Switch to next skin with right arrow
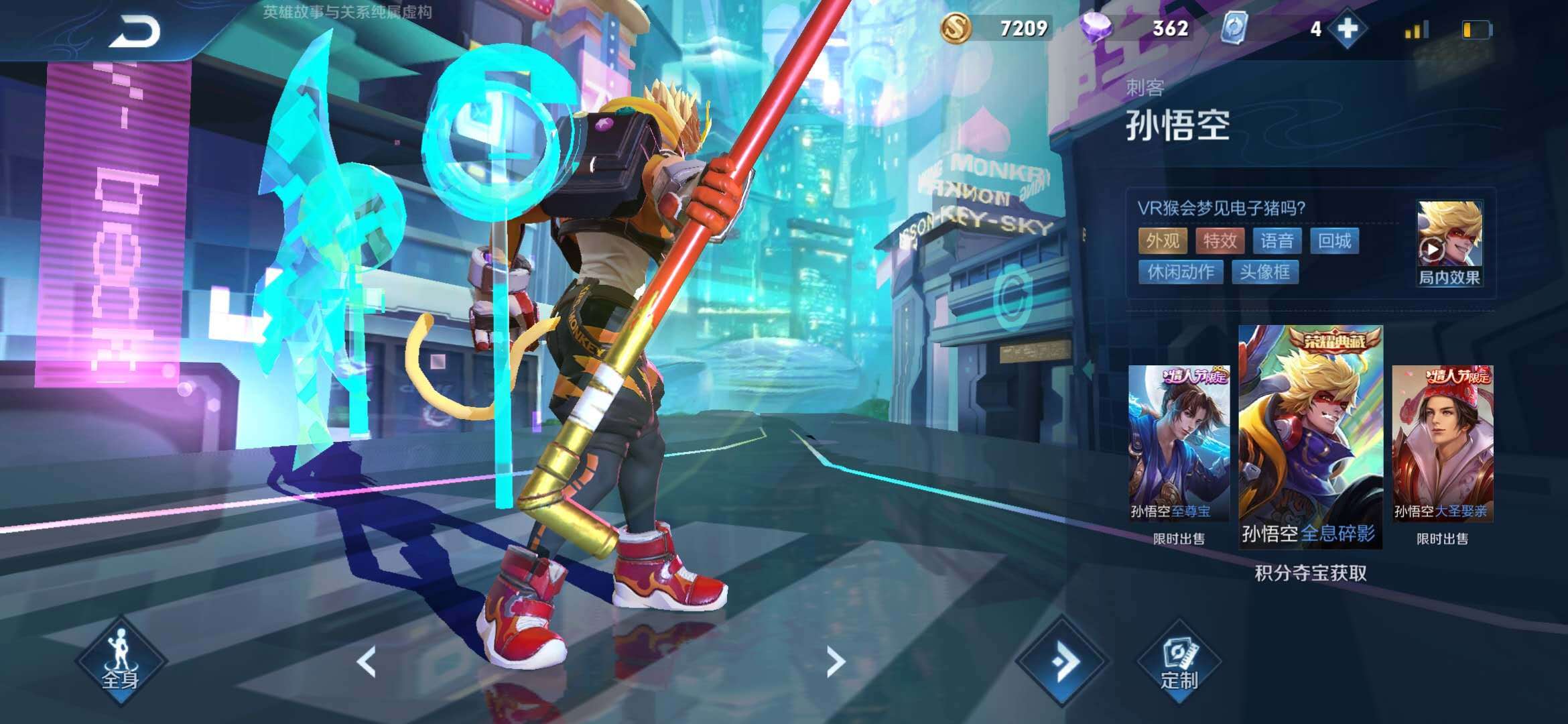1568x724 pixels. pos(835,662)
